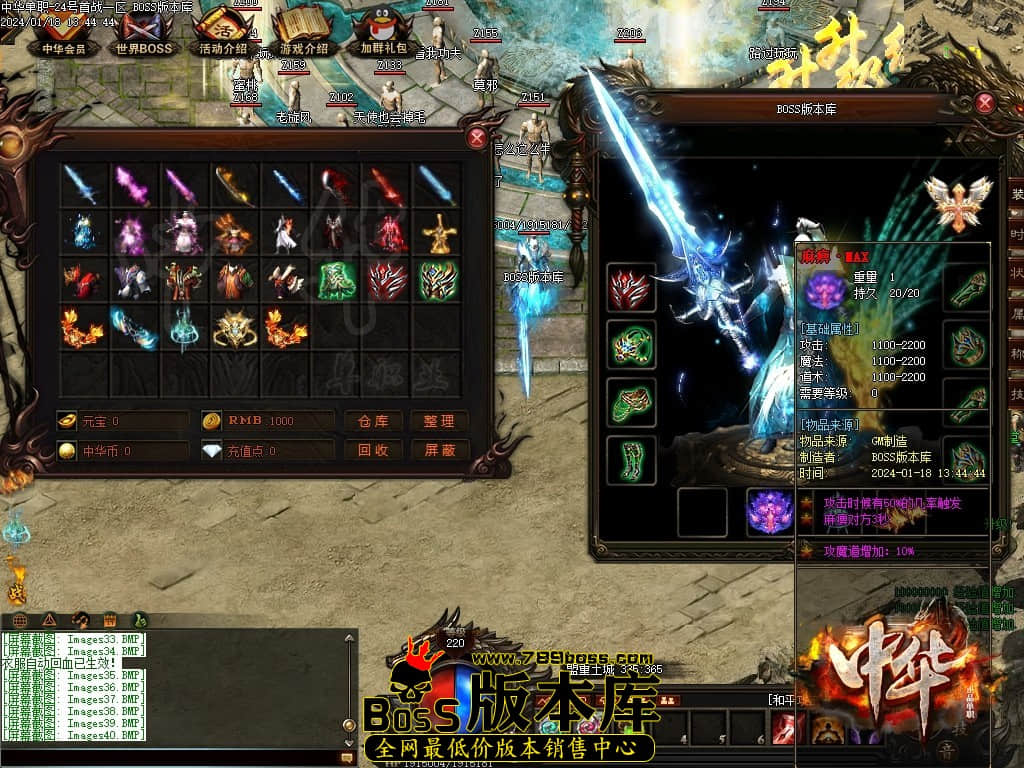Select the curved golden saber in the bag

point(235,185)
